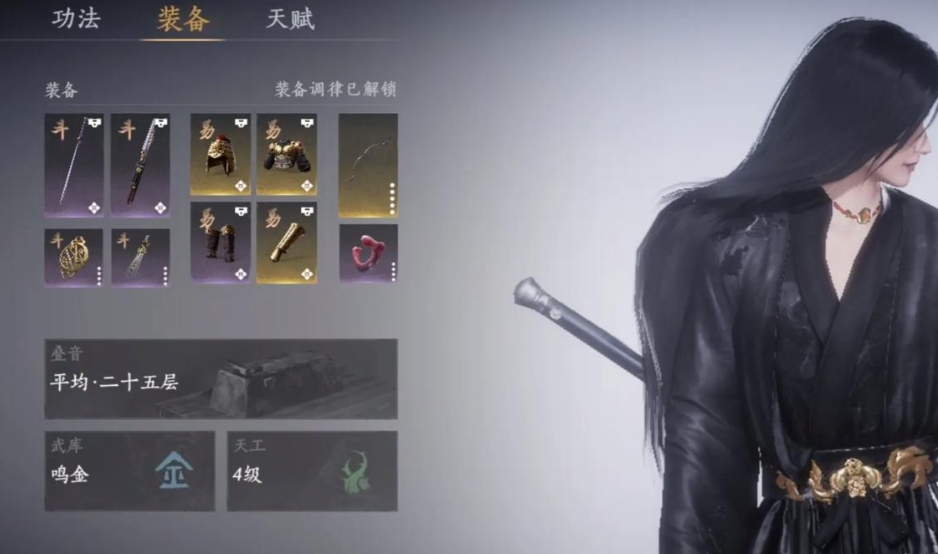Choose the red jade ring slot

coord(368,253)
